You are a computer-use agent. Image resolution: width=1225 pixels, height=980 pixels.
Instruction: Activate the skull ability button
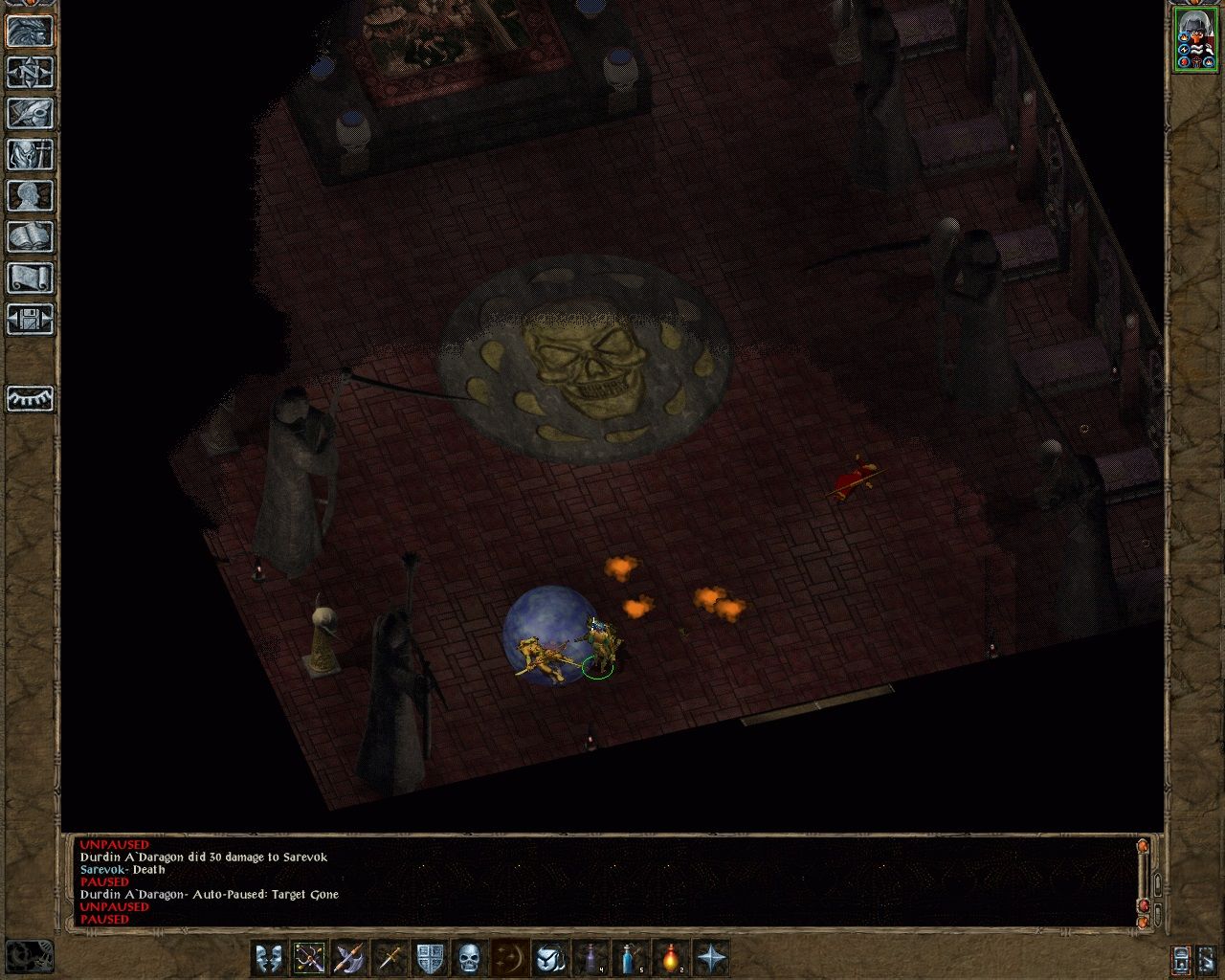(x=470, y=957)
